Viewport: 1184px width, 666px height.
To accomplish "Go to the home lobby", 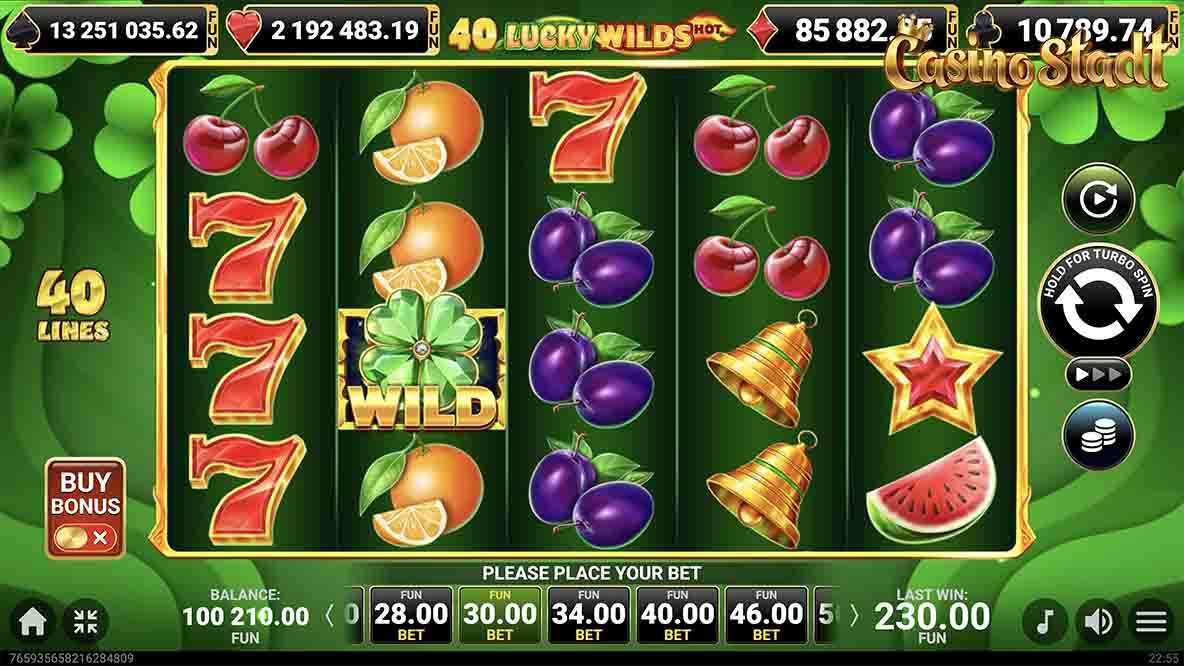I will 32,622.
